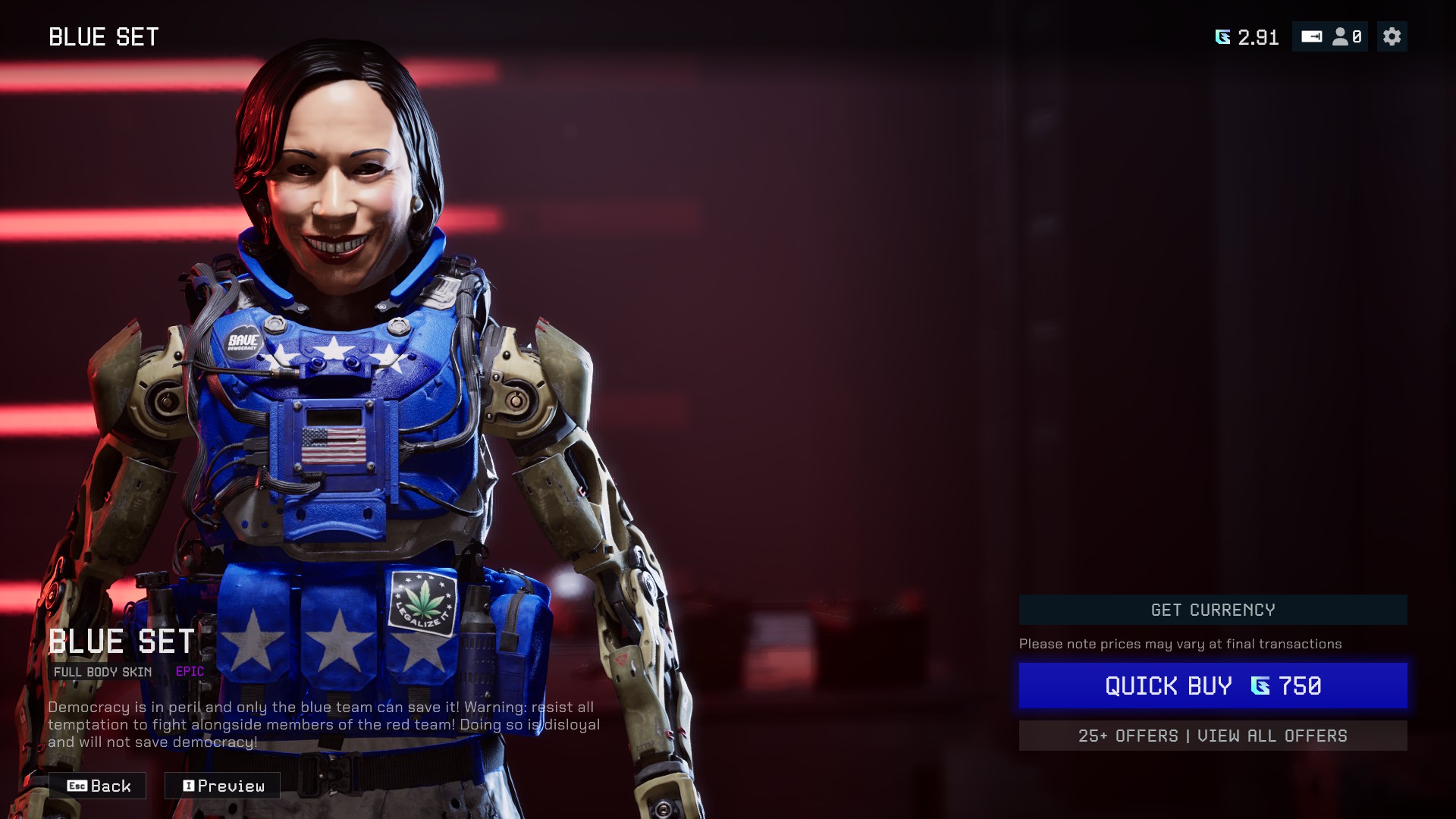
Task: Preview the Blue Set skin
Action: [222, 786]
